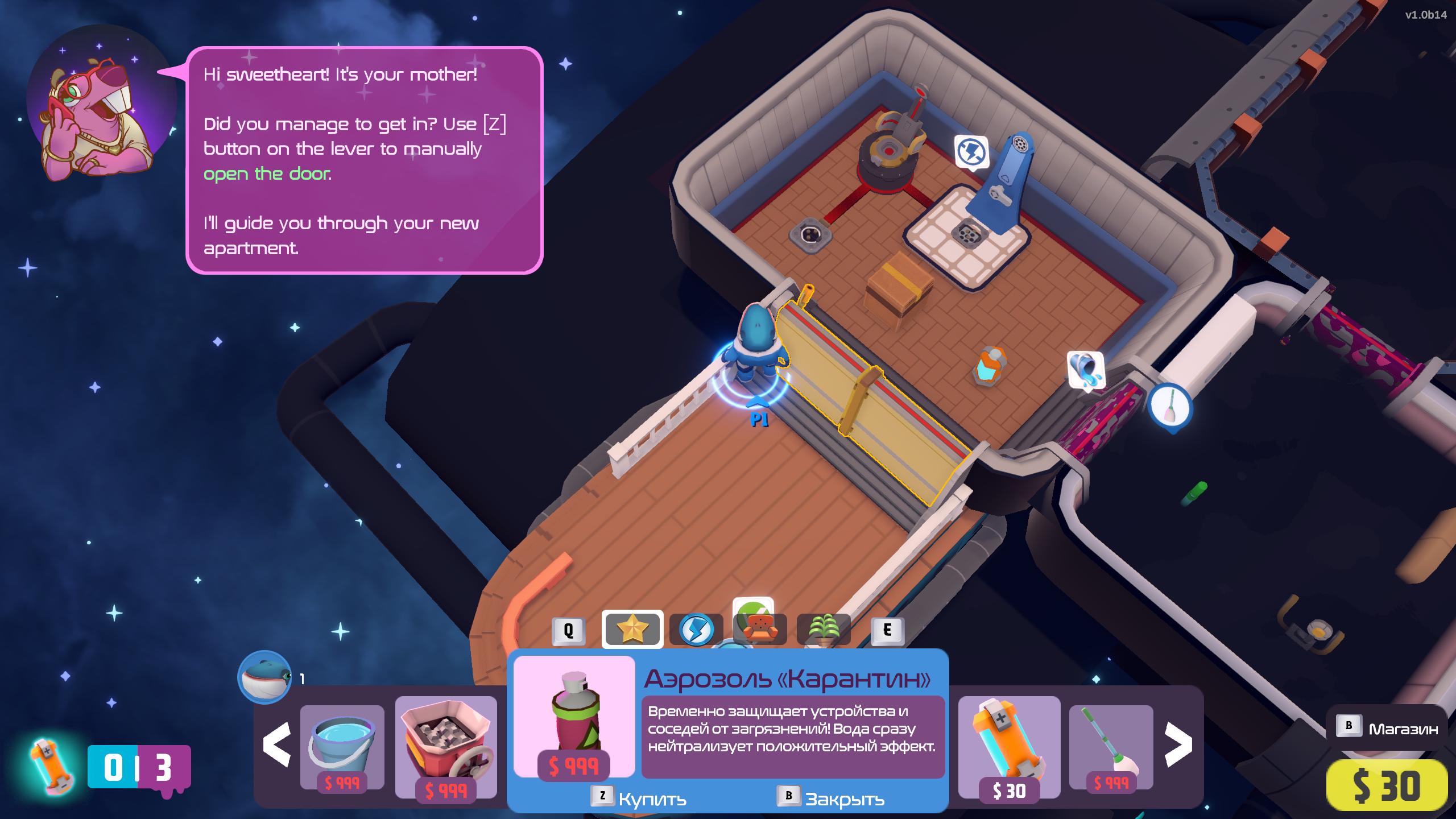Toggle the Магазин shop button

coord(1386,728)
